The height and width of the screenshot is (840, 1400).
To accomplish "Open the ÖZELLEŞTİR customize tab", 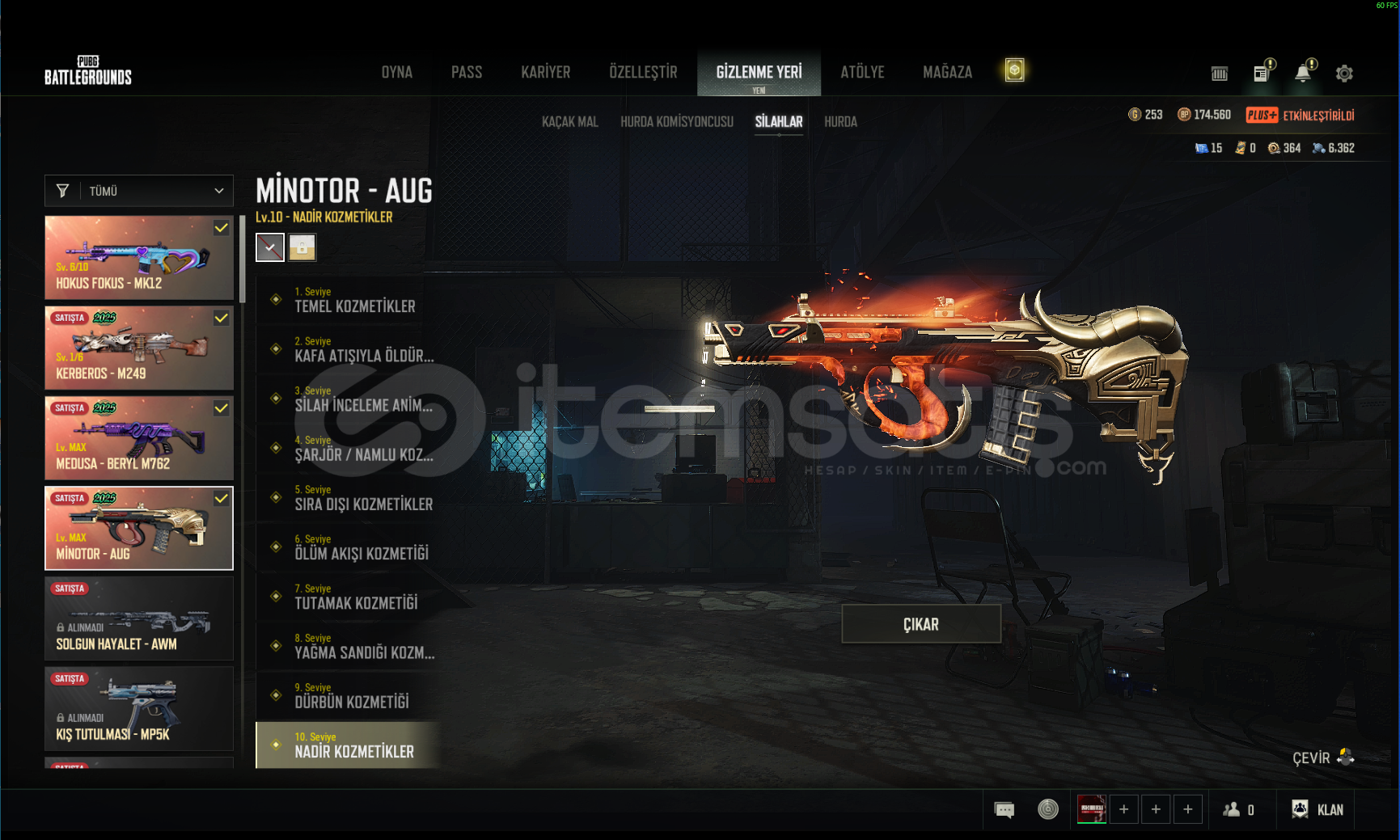I will tap(643, 73).
